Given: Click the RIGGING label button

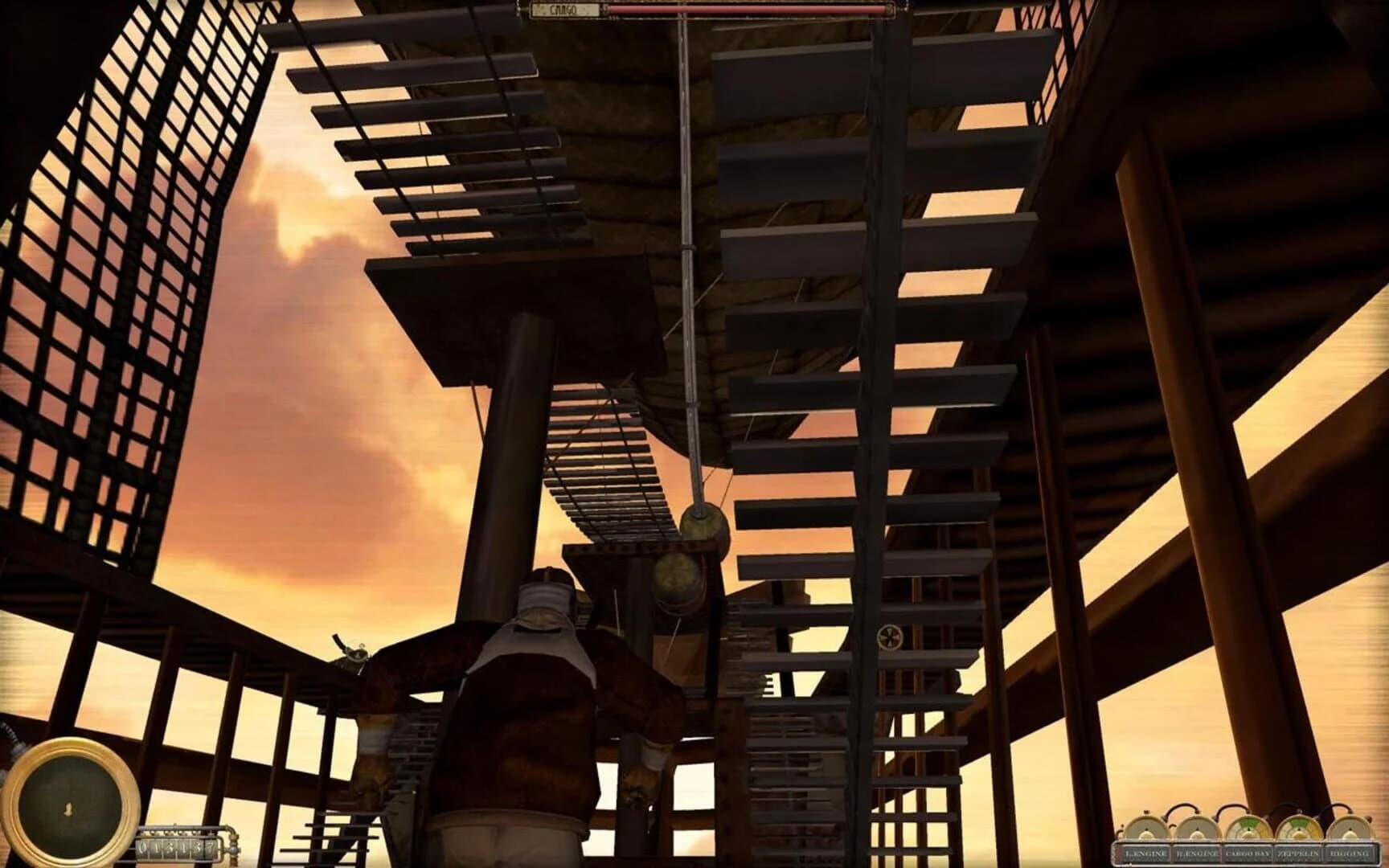Looking at the screenshot, I should point(1350,852).
